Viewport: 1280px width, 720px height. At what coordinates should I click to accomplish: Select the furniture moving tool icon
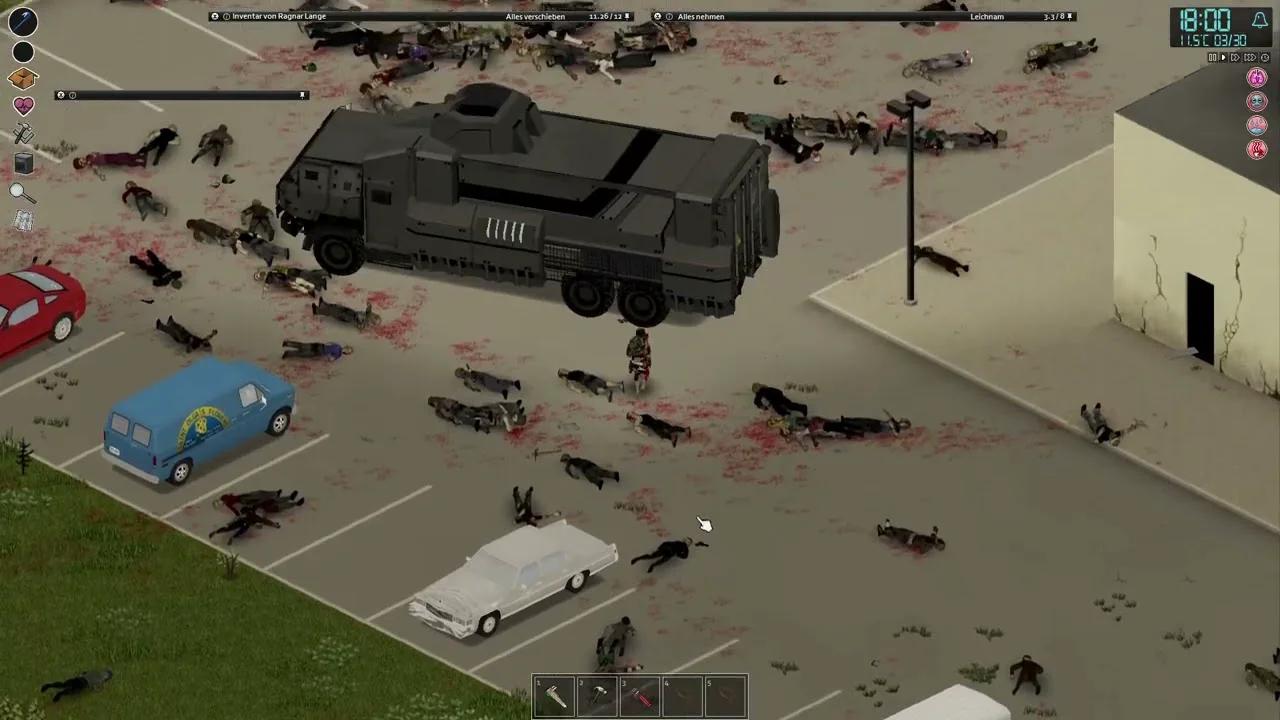point(23,164)
